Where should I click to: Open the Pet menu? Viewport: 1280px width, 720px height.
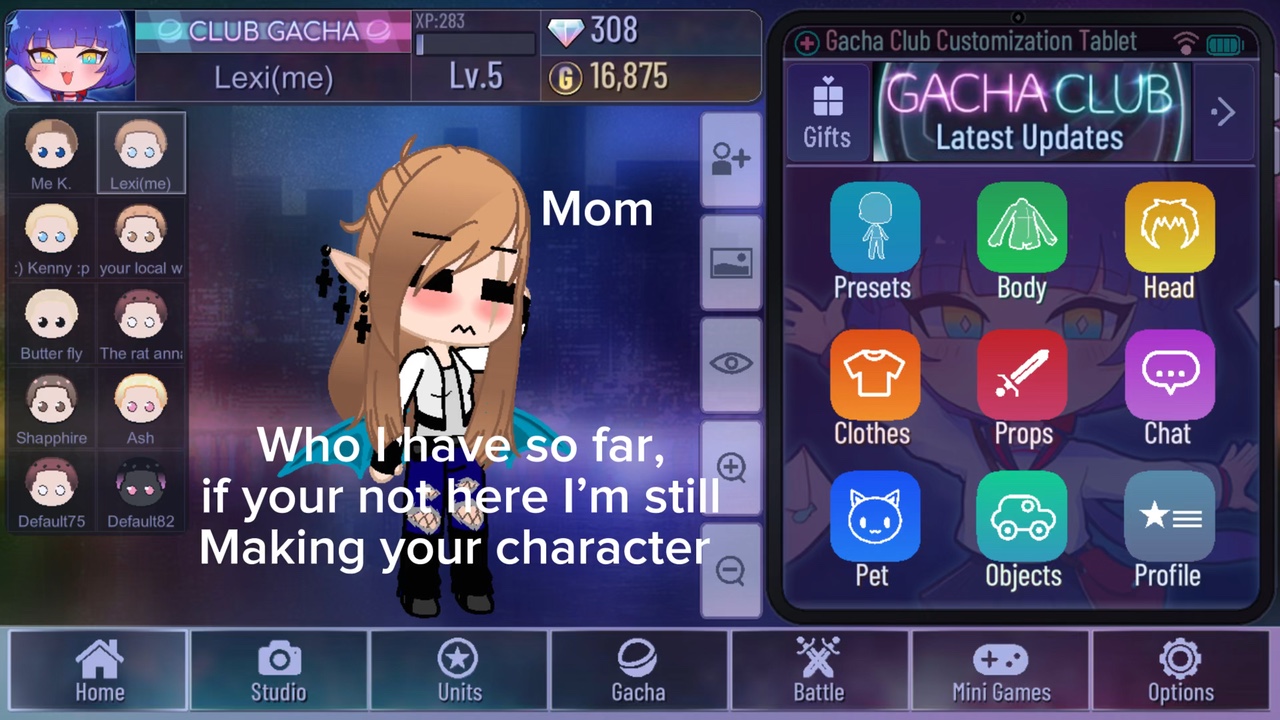(x=873, y=530)
